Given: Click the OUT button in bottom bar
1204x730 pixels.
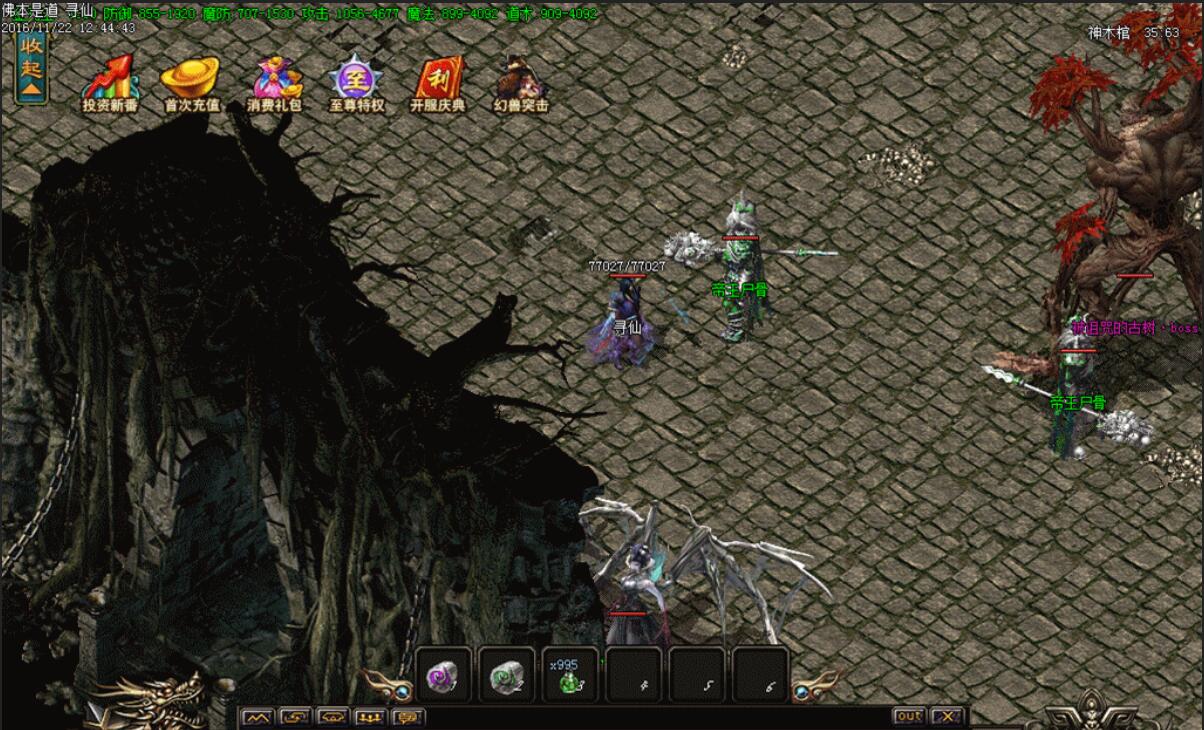Looking at the screenshot, I should click(x=908, y=716).
